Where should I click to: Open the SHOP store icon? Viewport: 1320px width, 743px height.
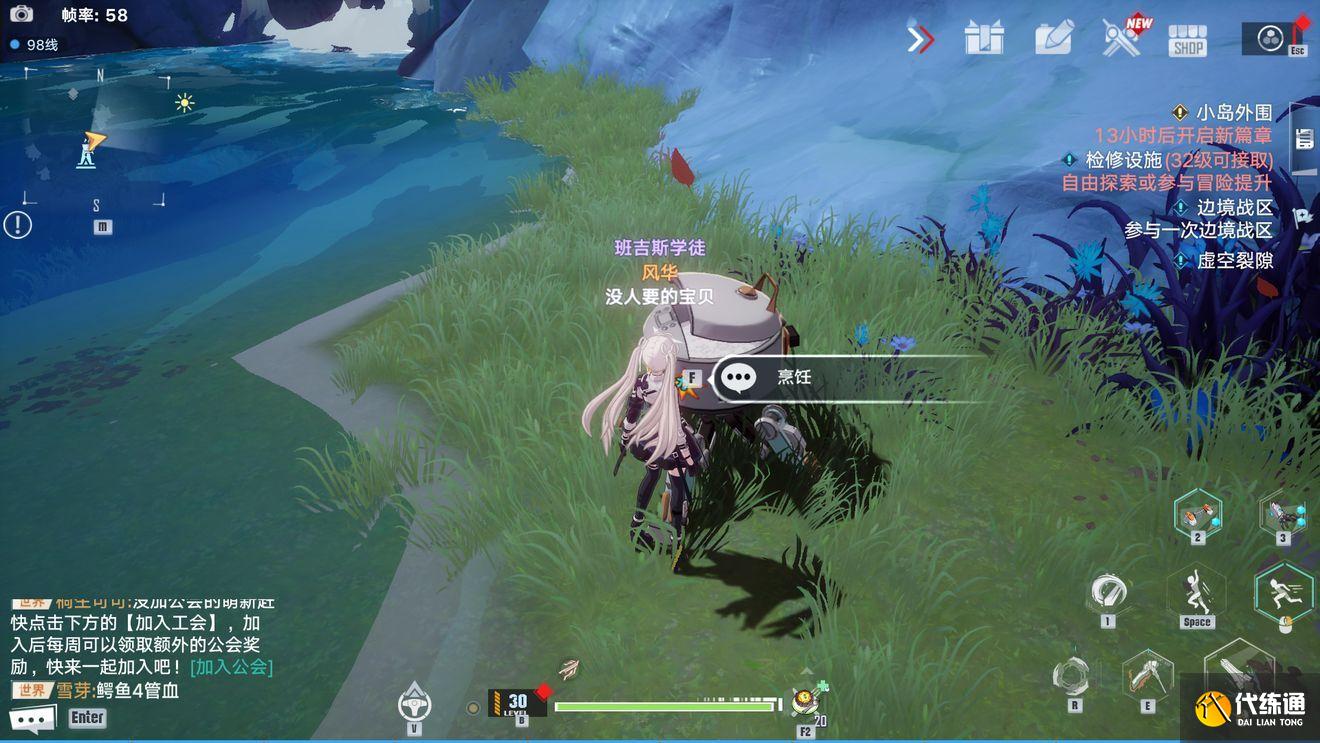tap(1186, 38)
